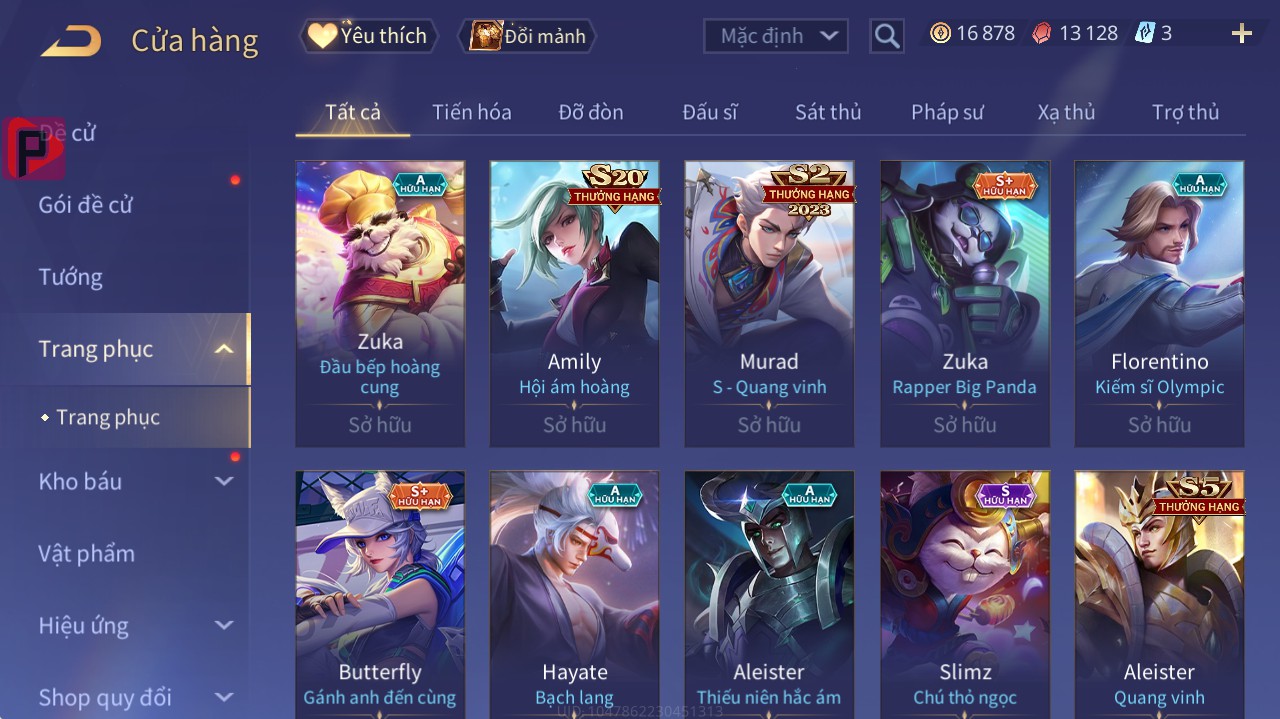Open Gói đề cử in sidebar
Image resolution: width=1280 pixels, height=719 pixels.
(x=86, y=205)
